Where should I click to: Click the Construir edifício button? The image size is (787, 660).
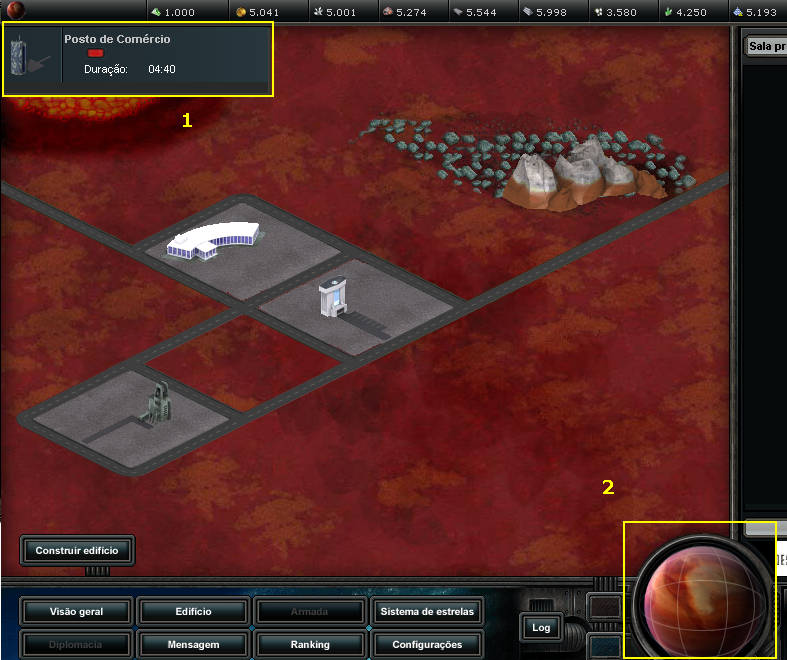pos(77,550)
